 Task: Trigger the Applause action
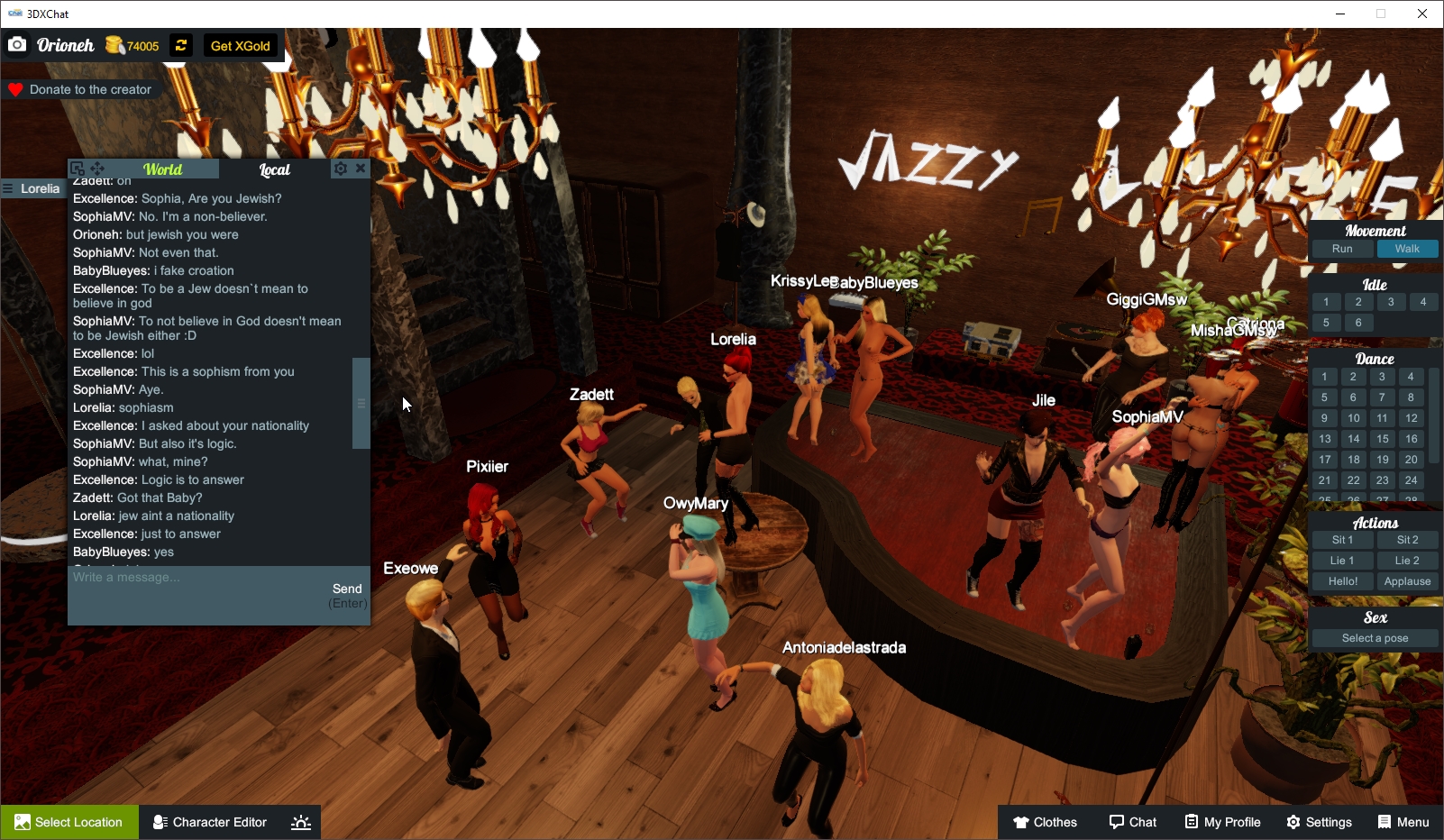tap(1407, 581)
